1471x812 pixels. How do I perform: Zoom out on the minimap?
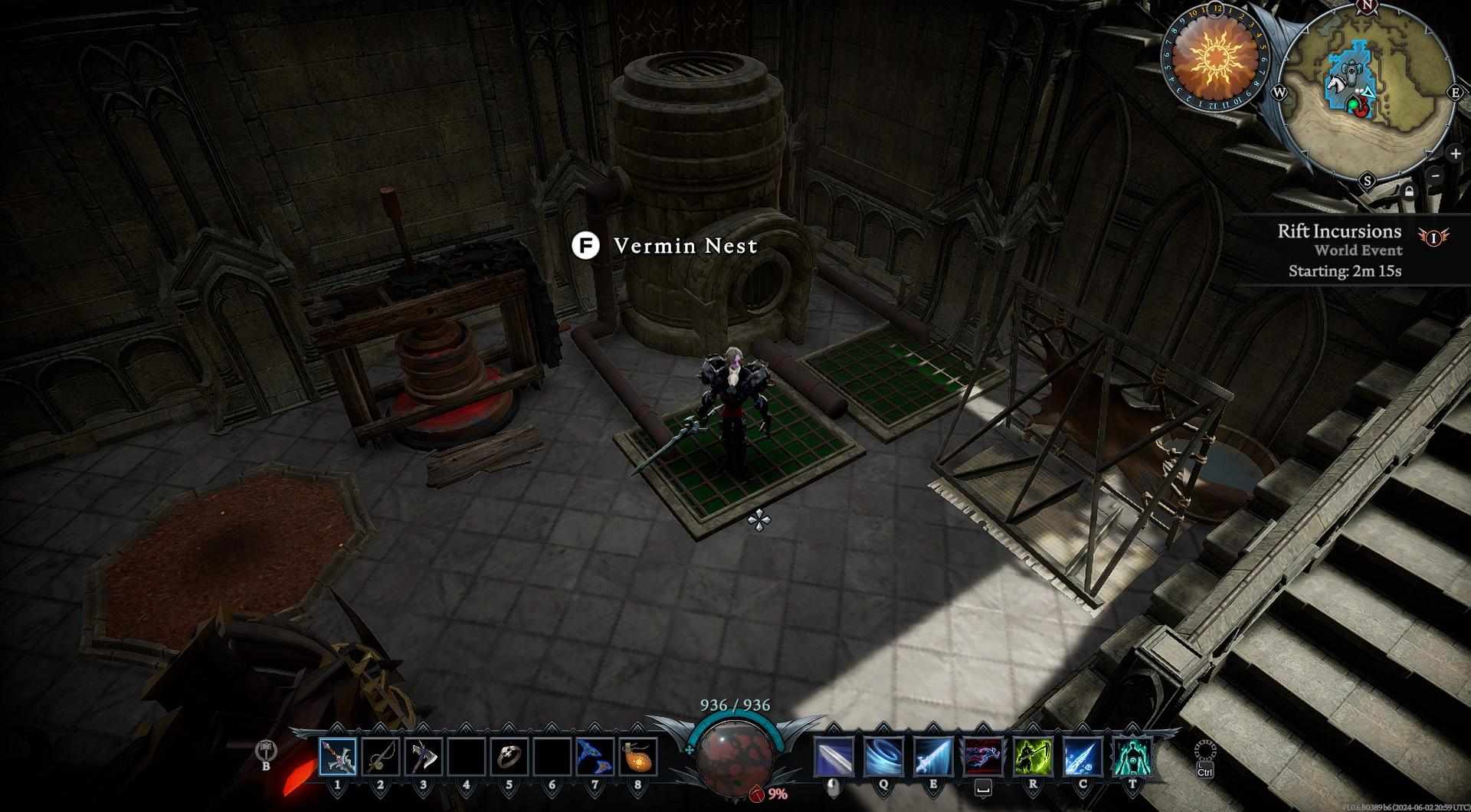pos(1436,175)
